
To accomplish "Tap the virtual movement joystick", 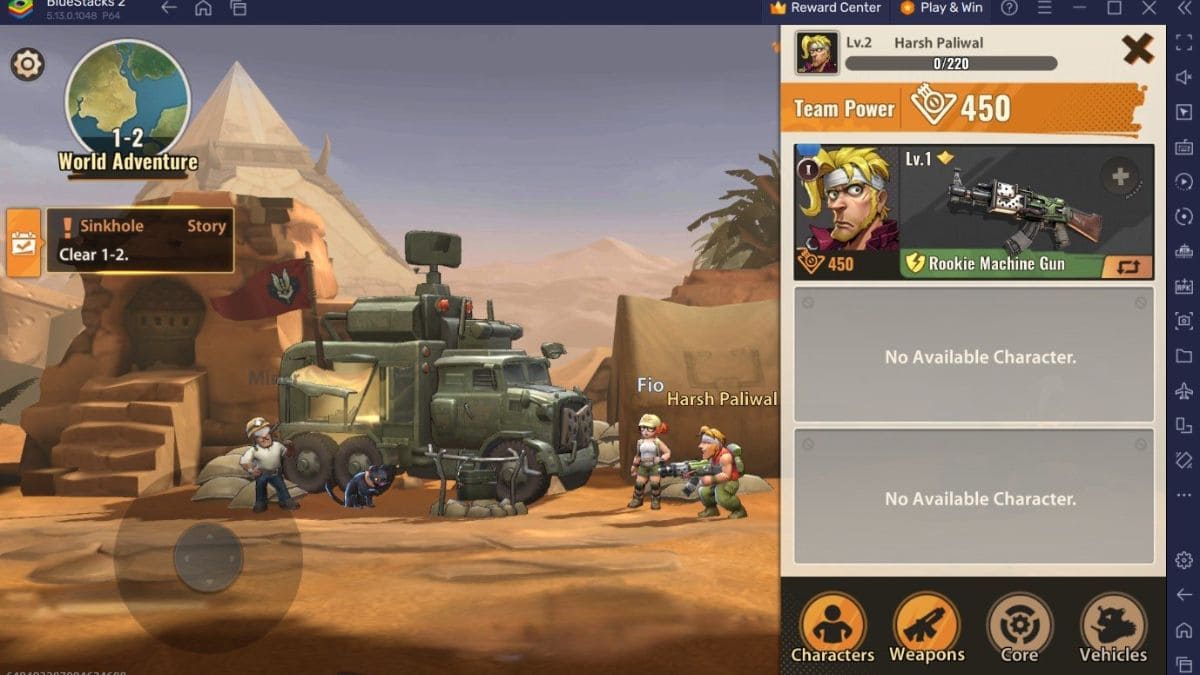I will click(208, 556).
